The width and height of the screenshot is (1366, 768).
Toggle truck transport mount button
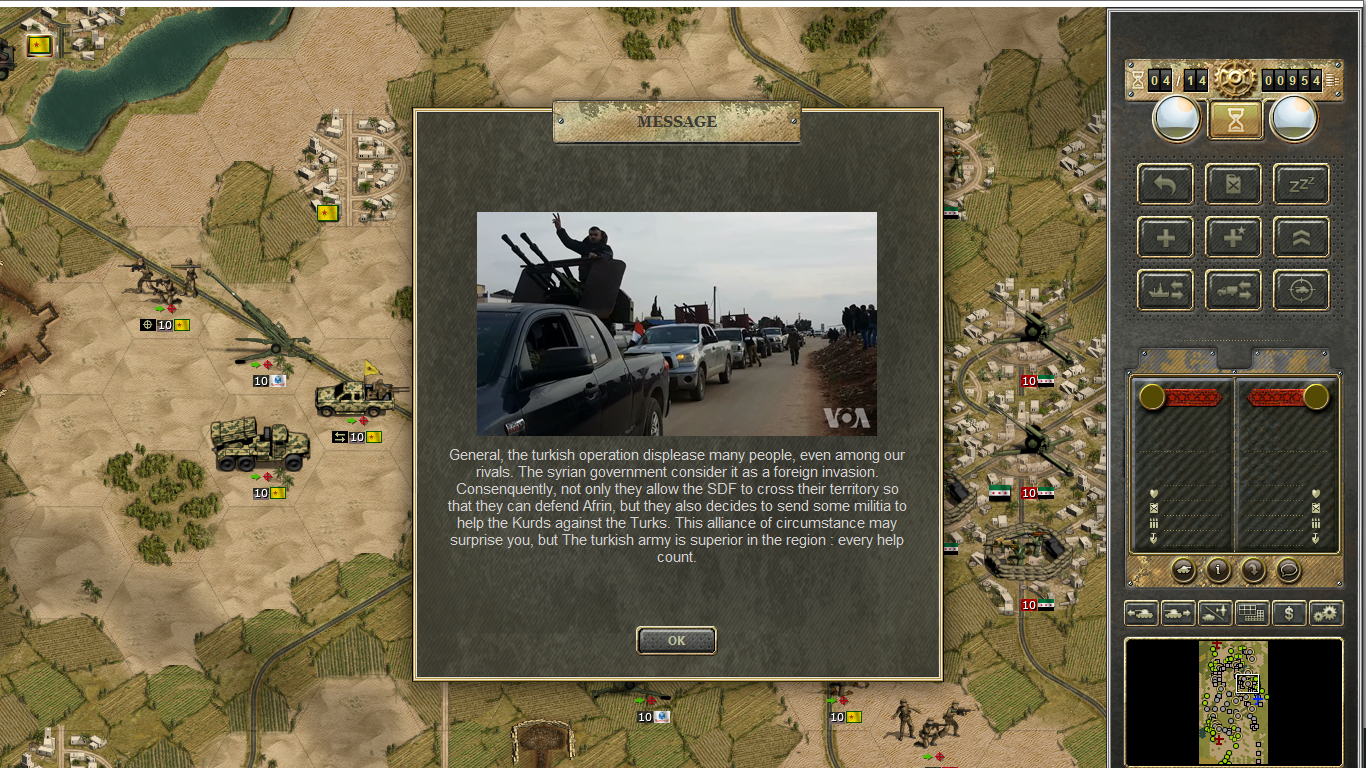1233,290
